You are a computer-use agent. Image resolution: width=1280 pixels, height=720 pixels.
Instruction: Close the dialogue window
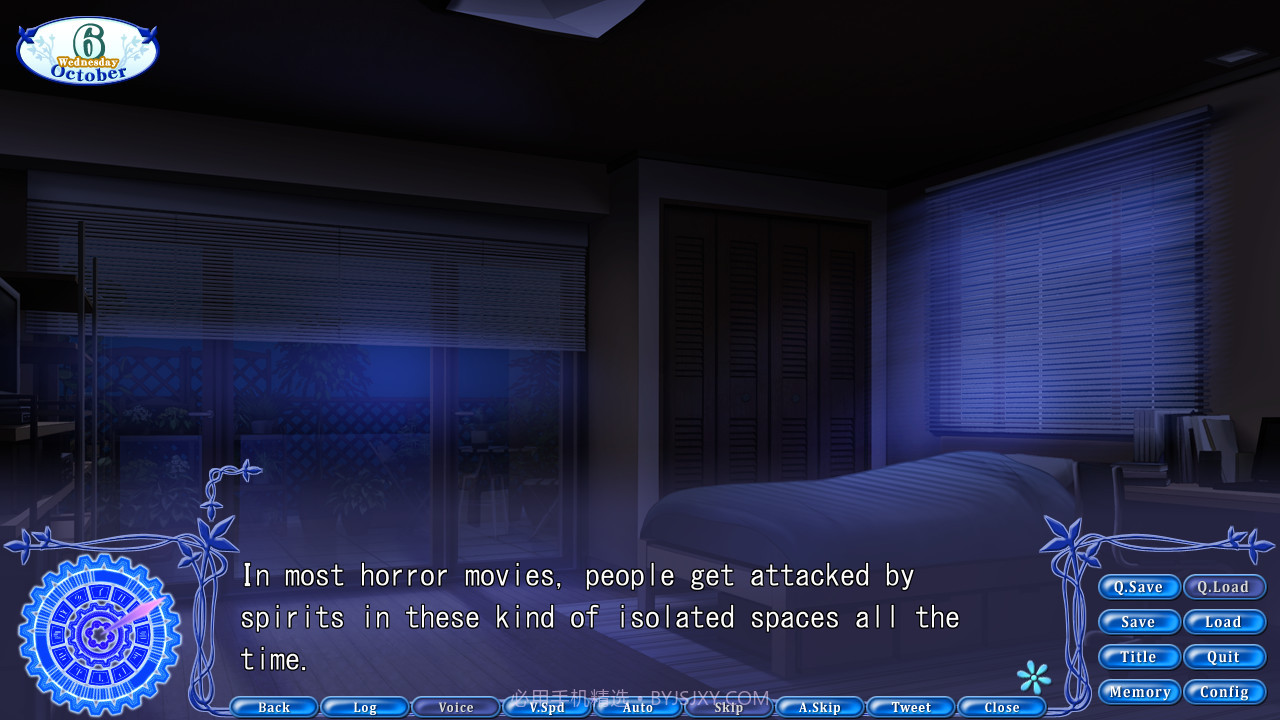pos(1001,707)
